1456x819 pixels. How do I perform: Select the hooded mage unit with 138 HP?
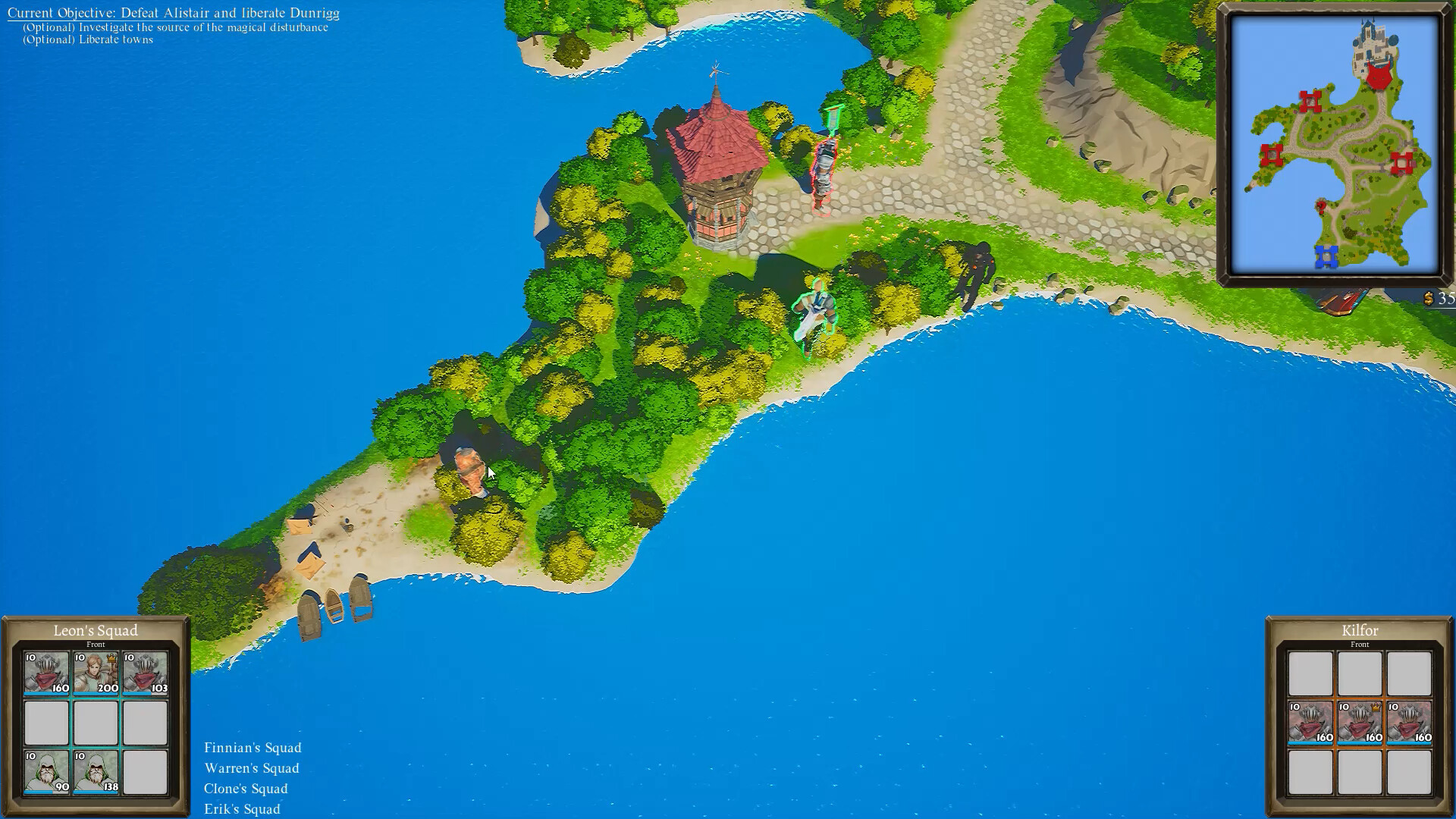coord(95,773)
